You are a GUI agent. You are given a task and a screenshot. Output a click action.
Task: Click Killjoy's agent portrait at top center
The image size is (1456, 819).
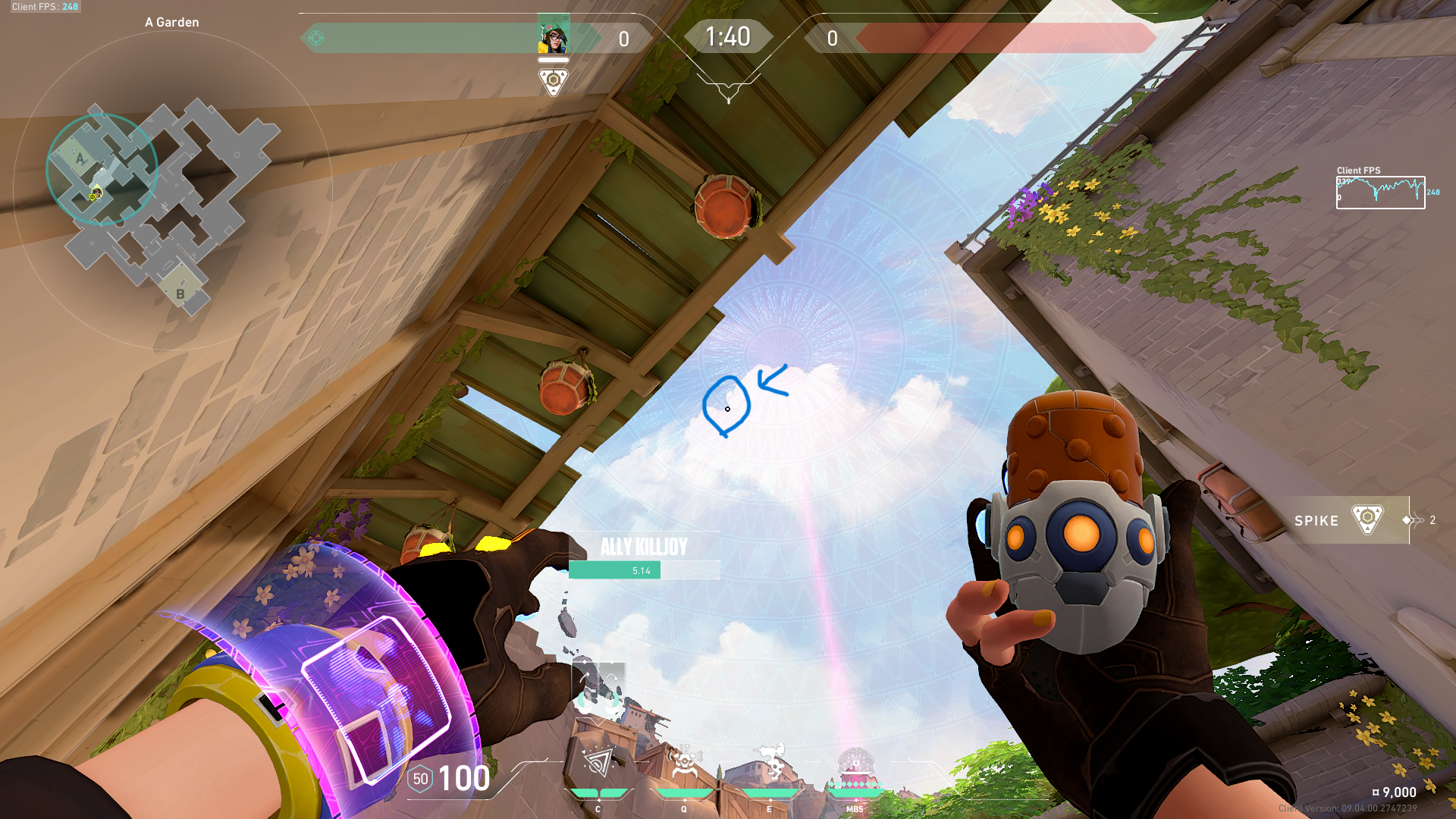tap(552, 36)
